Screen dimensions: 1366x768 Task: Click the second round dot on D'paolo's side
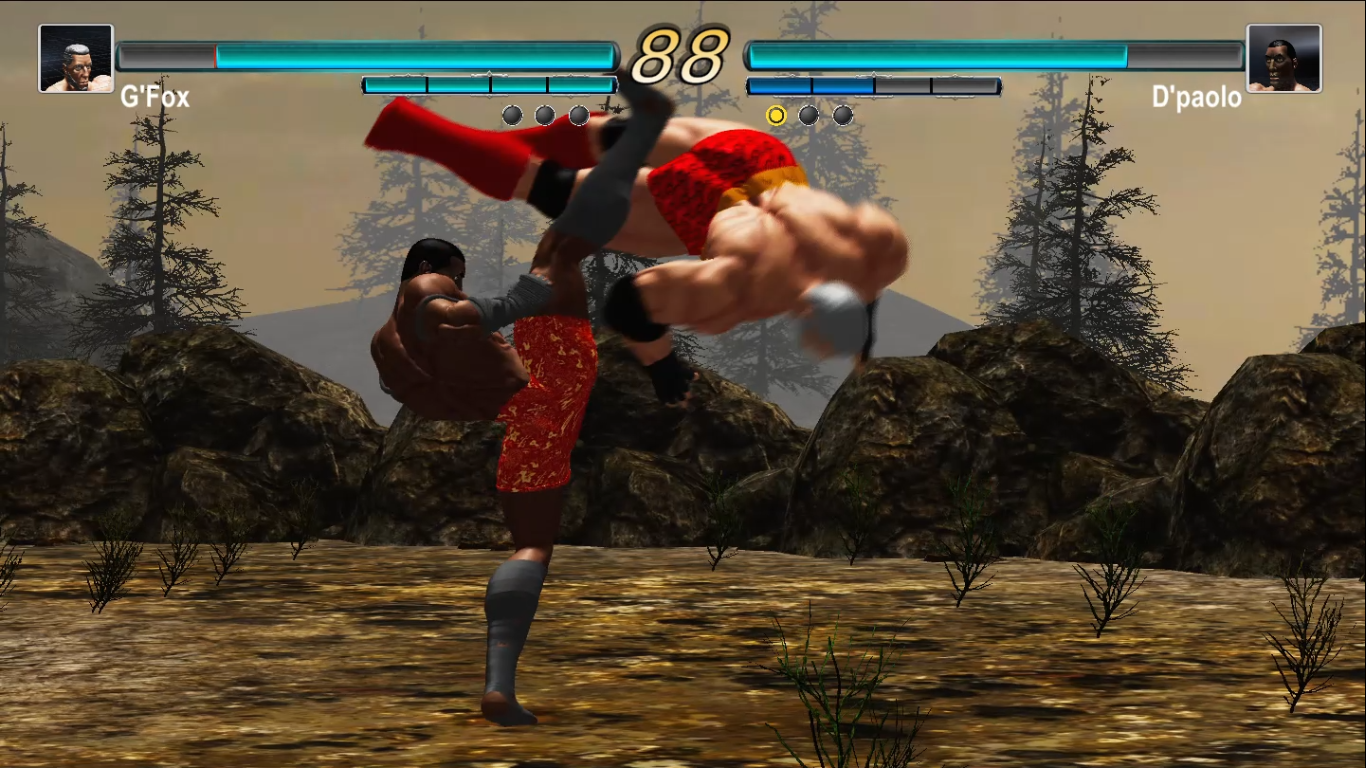(809, 115)
